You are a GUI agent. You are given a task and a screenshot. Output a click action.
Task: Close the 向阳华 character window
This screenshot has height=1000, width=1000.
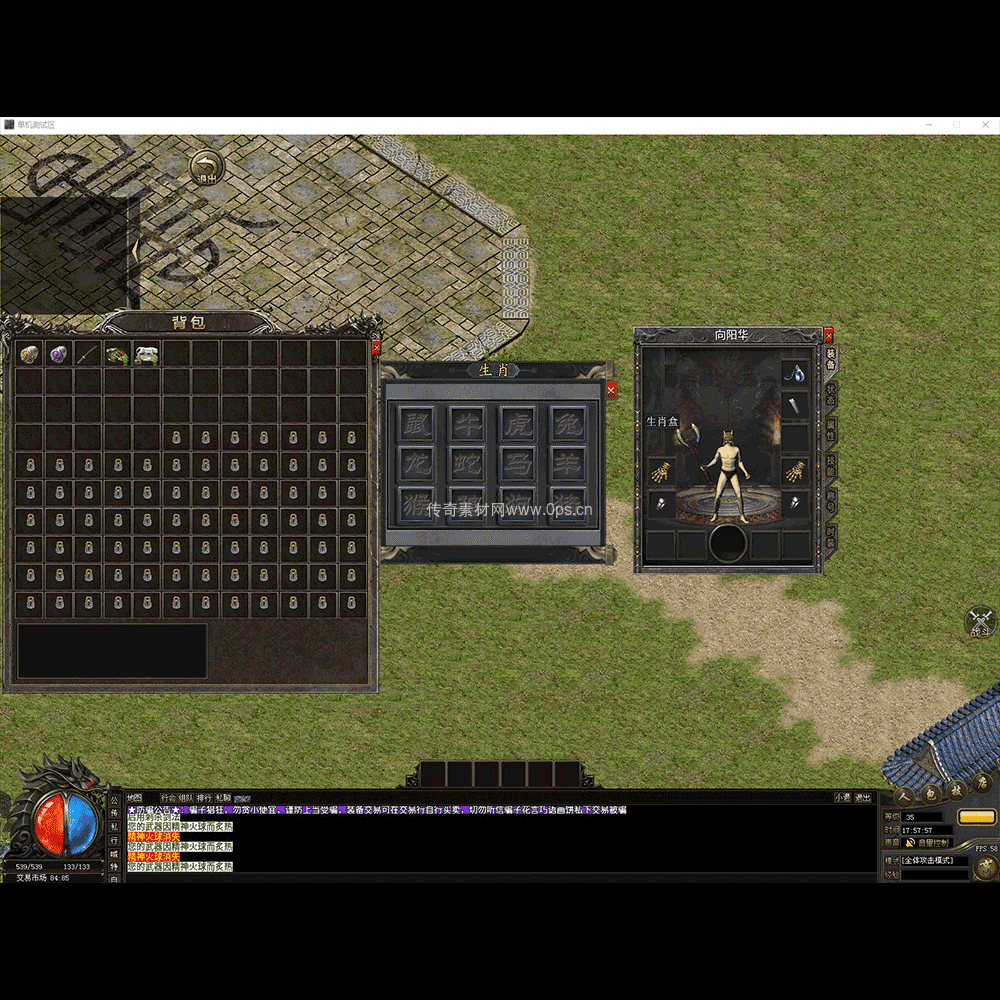click(828, 336)
